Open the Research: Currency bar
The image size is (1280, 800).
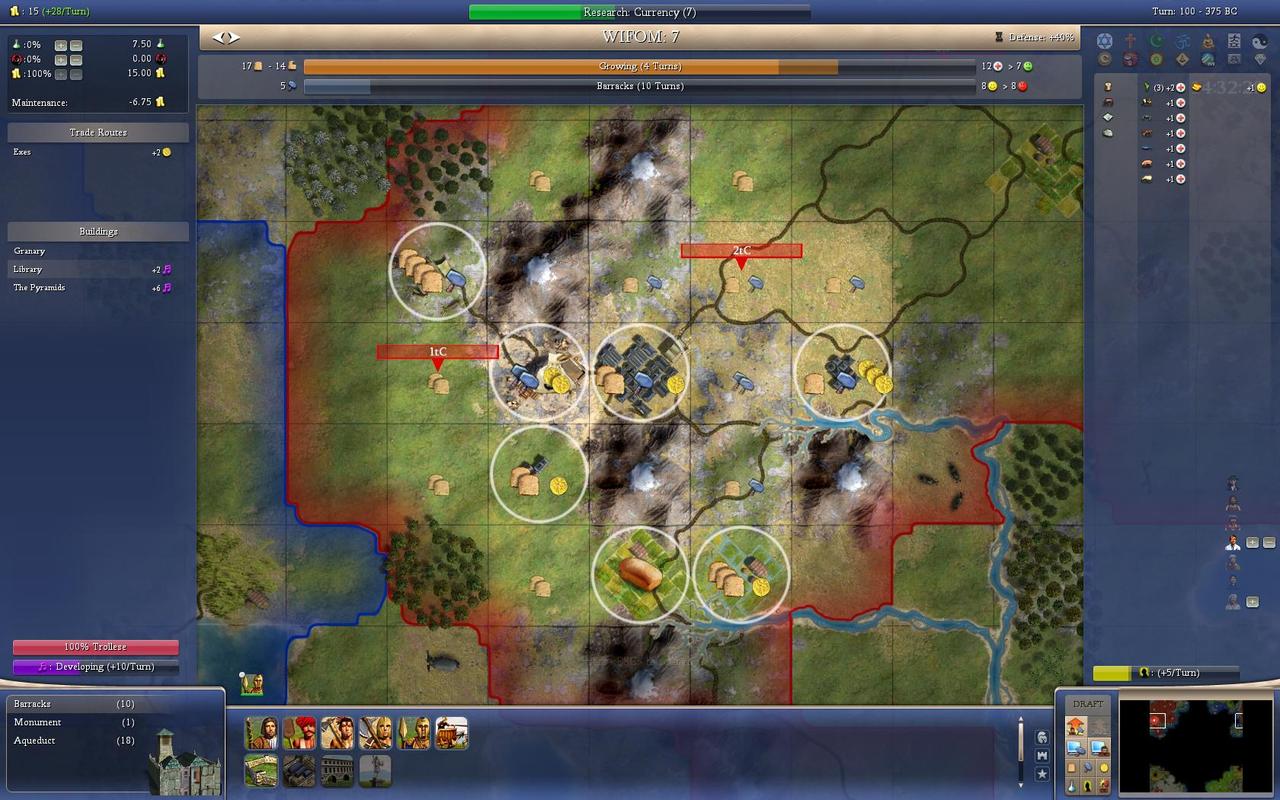tap(640, 12)
